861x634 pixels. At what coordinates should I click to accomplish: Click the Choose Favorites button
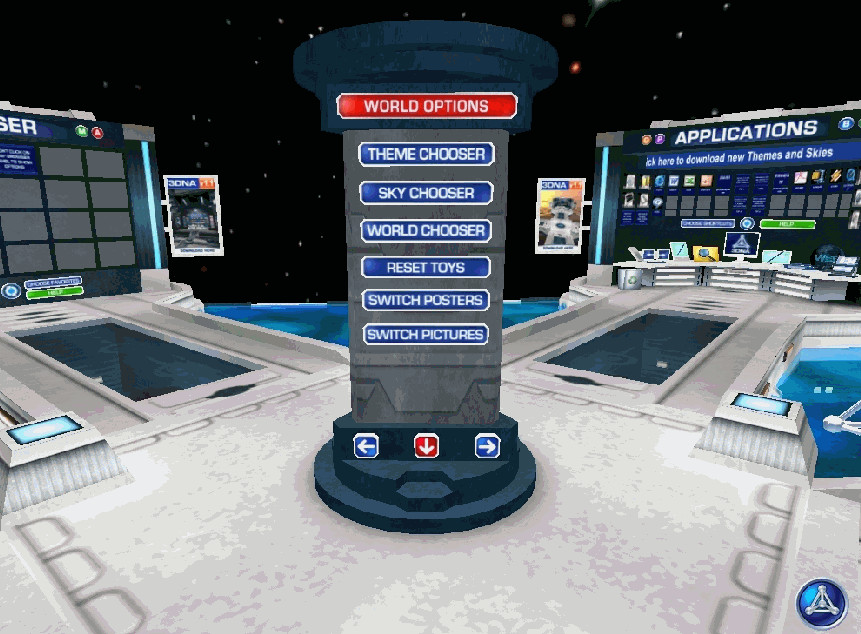pyautogui.click(x=55, y=283)
